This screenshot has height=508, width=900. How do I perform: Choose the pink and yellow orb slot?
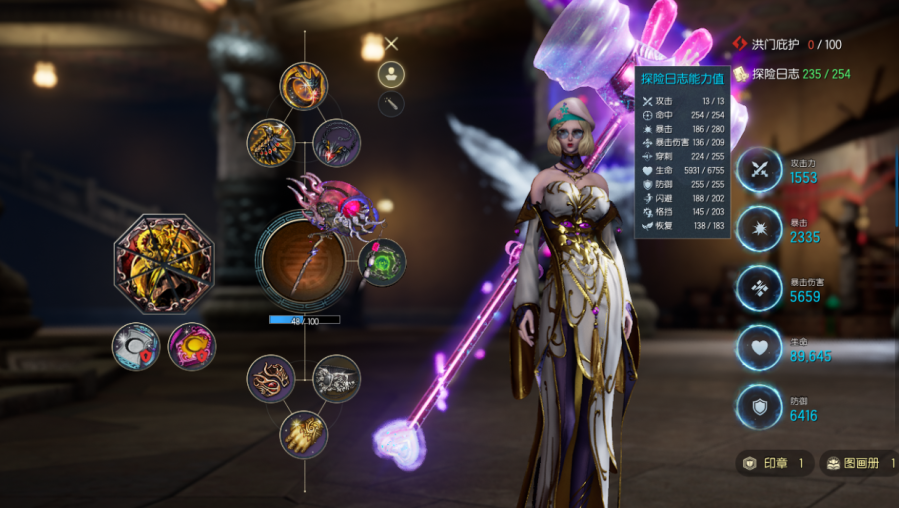(x=191, y=347)
